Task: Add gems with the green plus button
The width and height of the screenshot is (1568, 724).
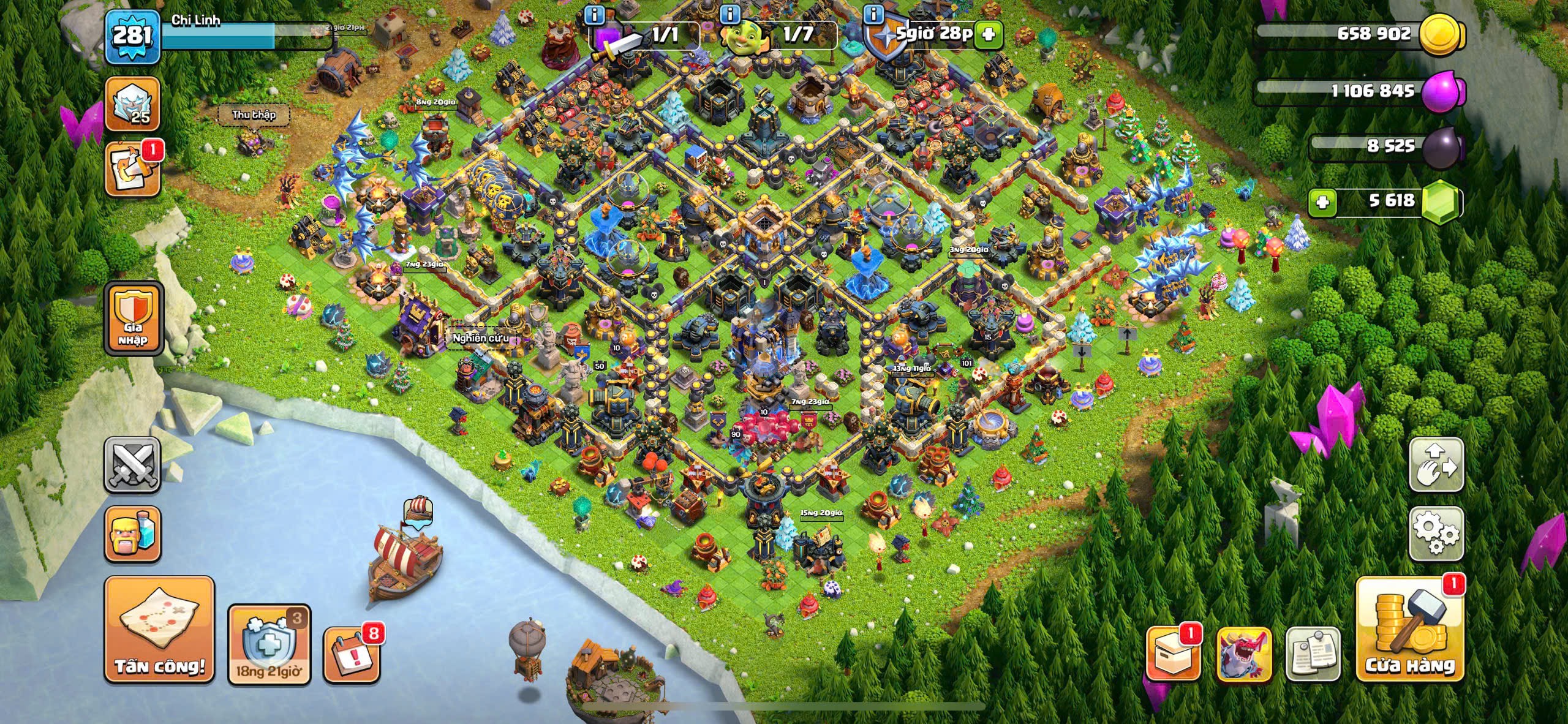Action: [1322, 202]
